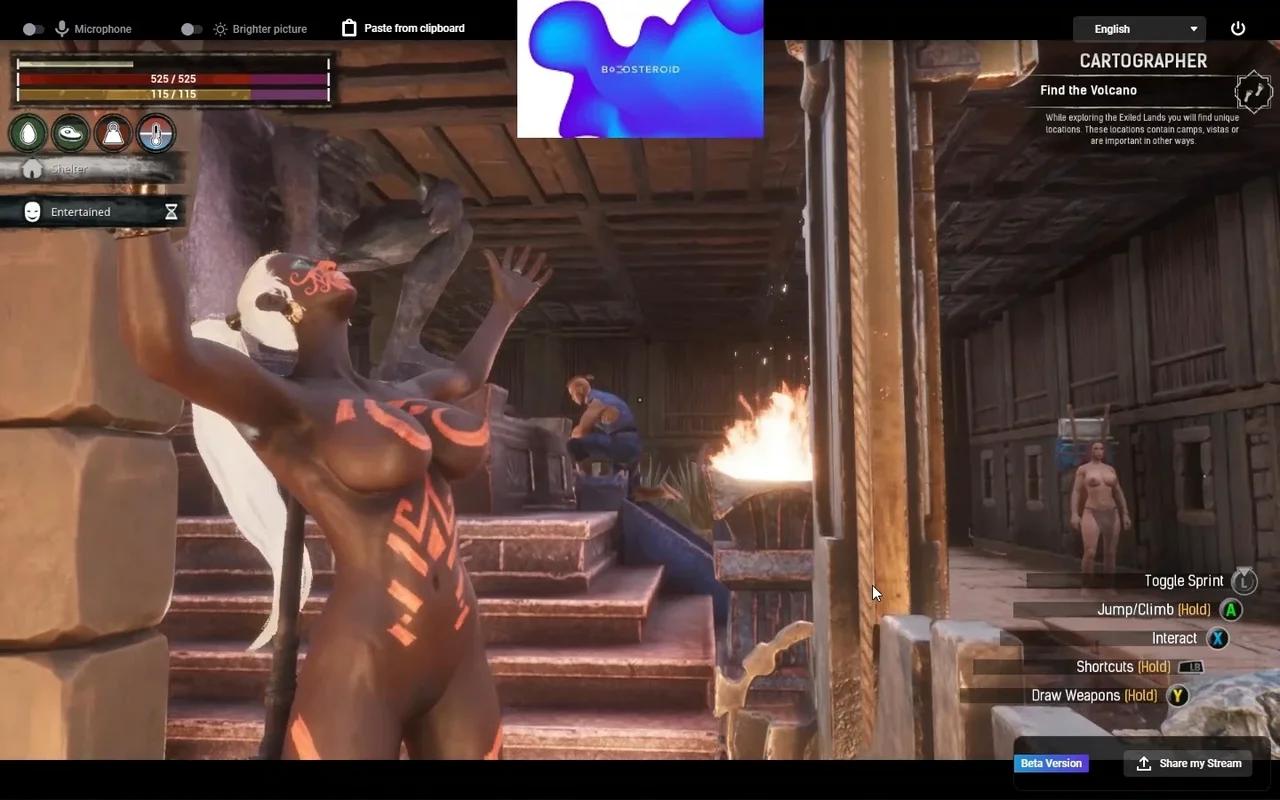Click the hourglass timer beside Entertained

click(170, 211)
